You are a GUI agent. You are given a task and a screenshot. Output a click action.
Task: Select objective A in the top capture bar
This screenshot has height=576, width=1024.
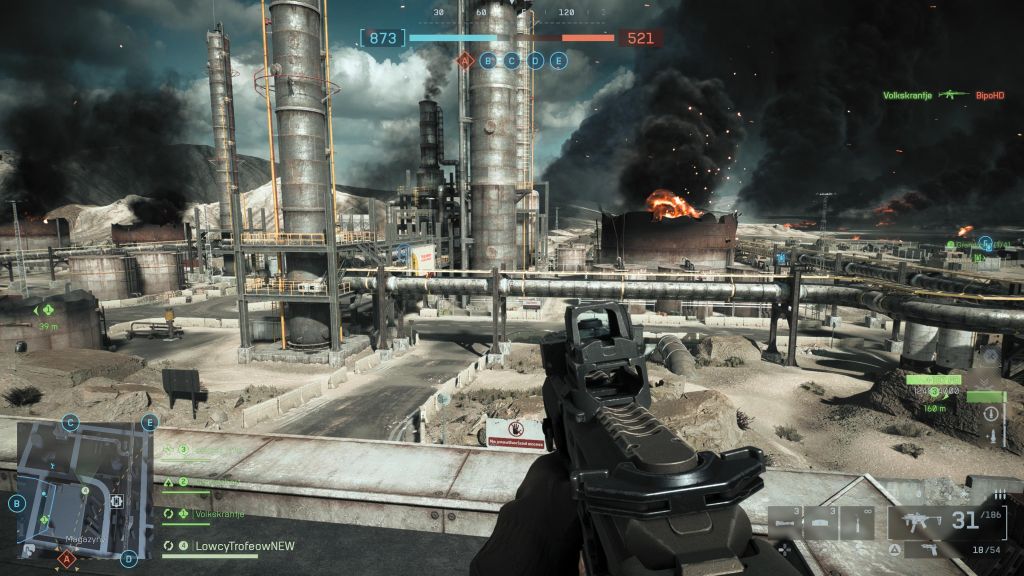[464, 60]
